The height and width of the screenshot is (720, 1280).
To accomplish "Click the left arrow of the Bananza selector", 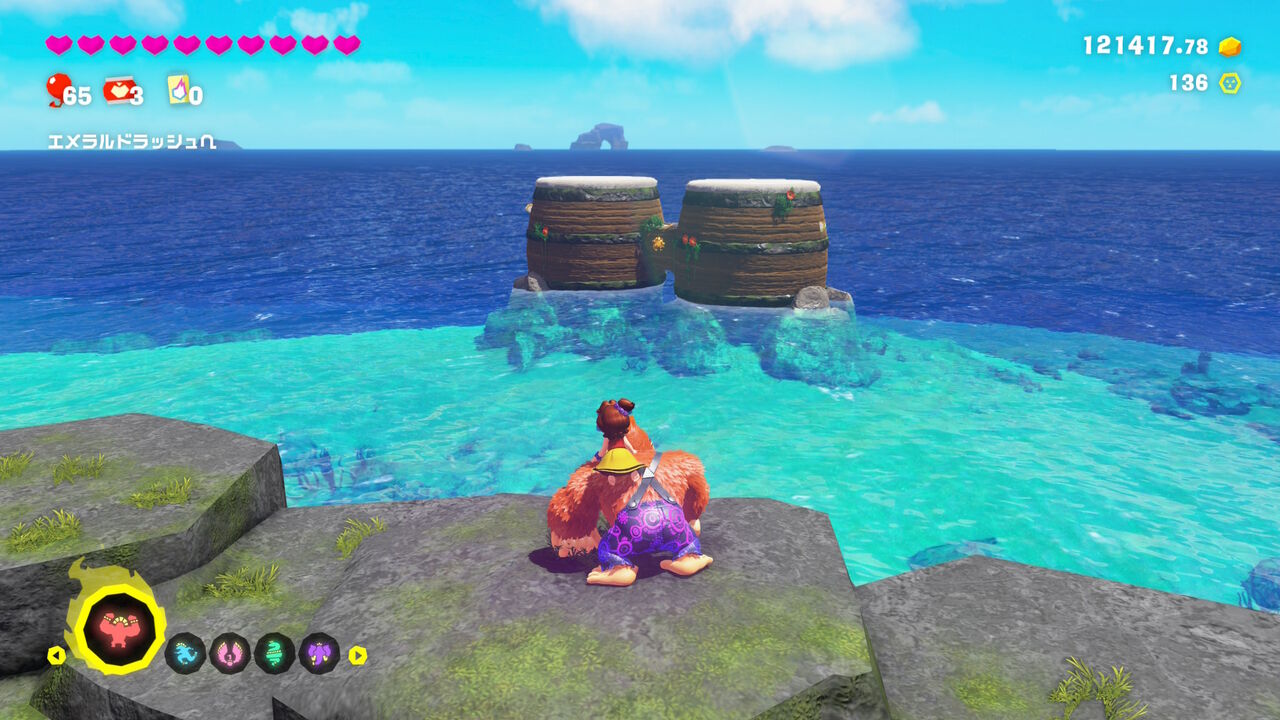I will point(57,656).
